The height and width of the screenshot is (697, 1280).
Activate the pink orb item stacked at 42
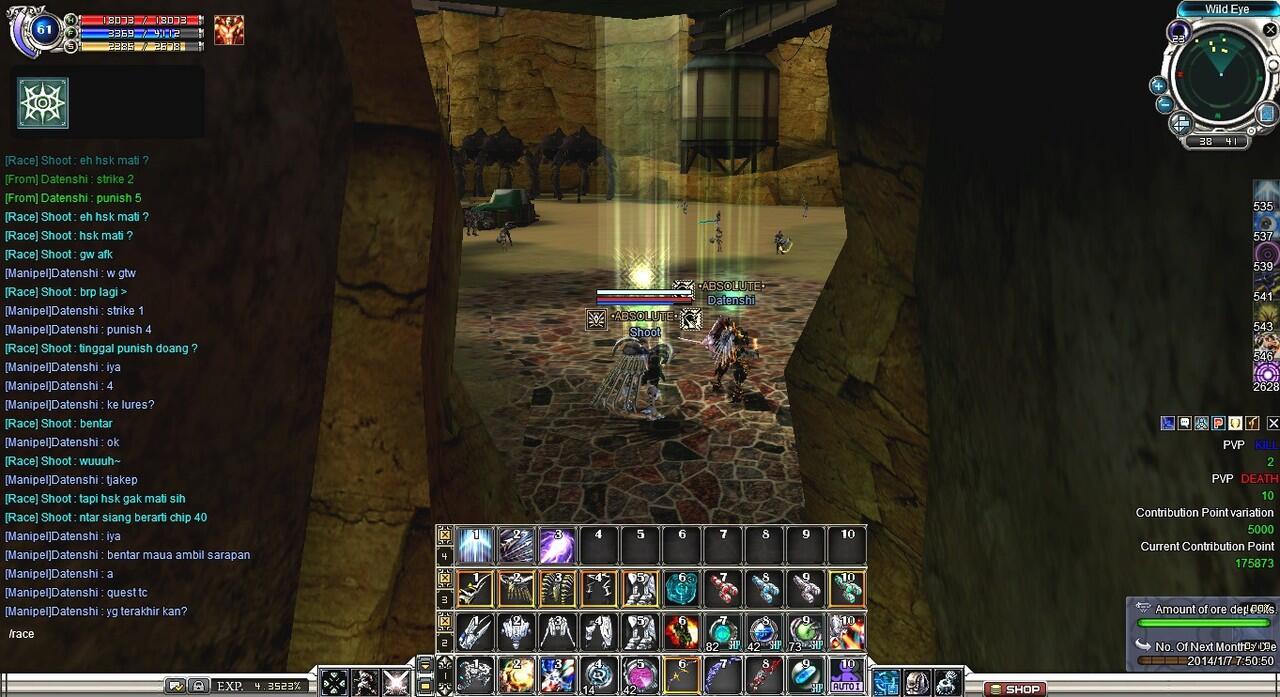pyautogui.click(x=640, y=676)
